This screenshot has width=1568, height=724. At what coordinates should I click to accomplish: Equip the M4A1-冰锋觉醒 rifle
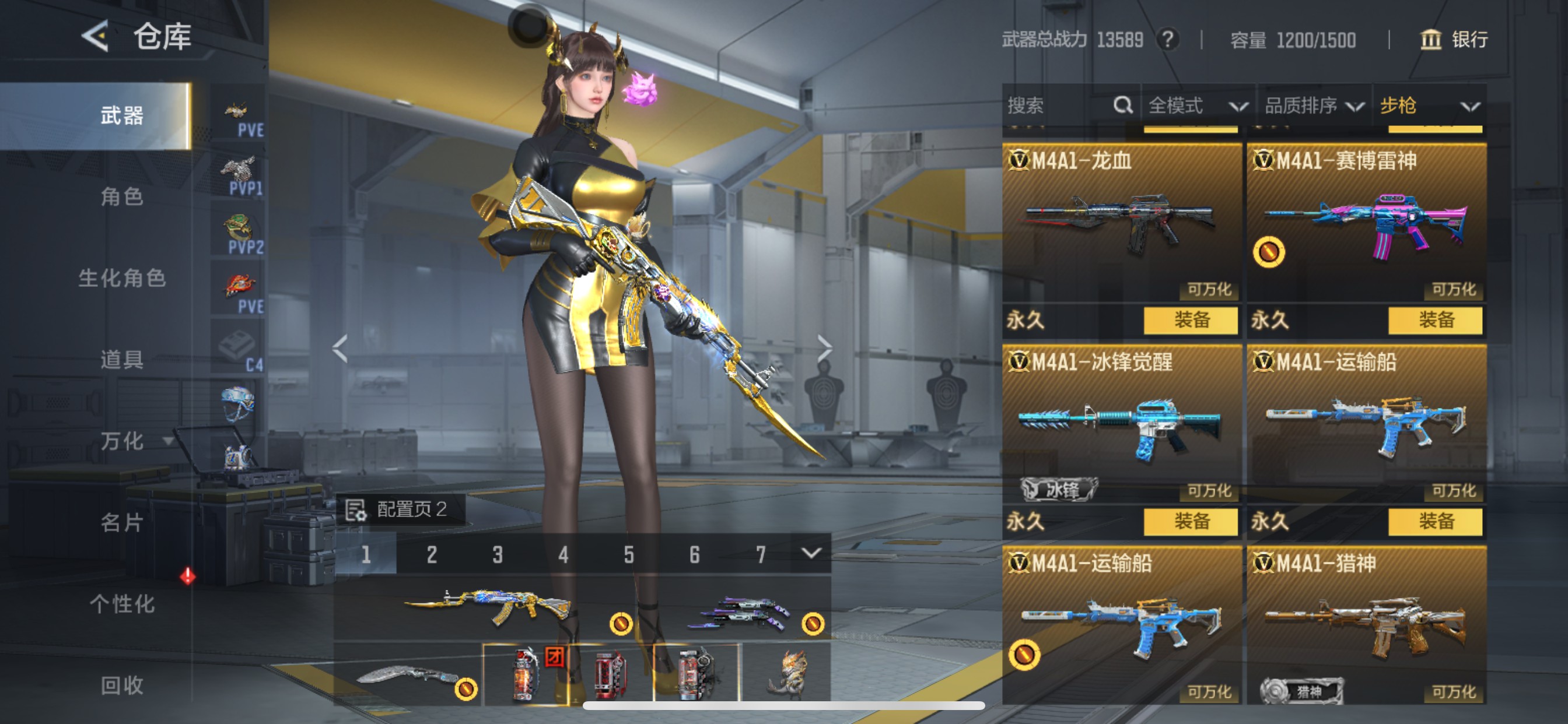tap(1191, 521)
